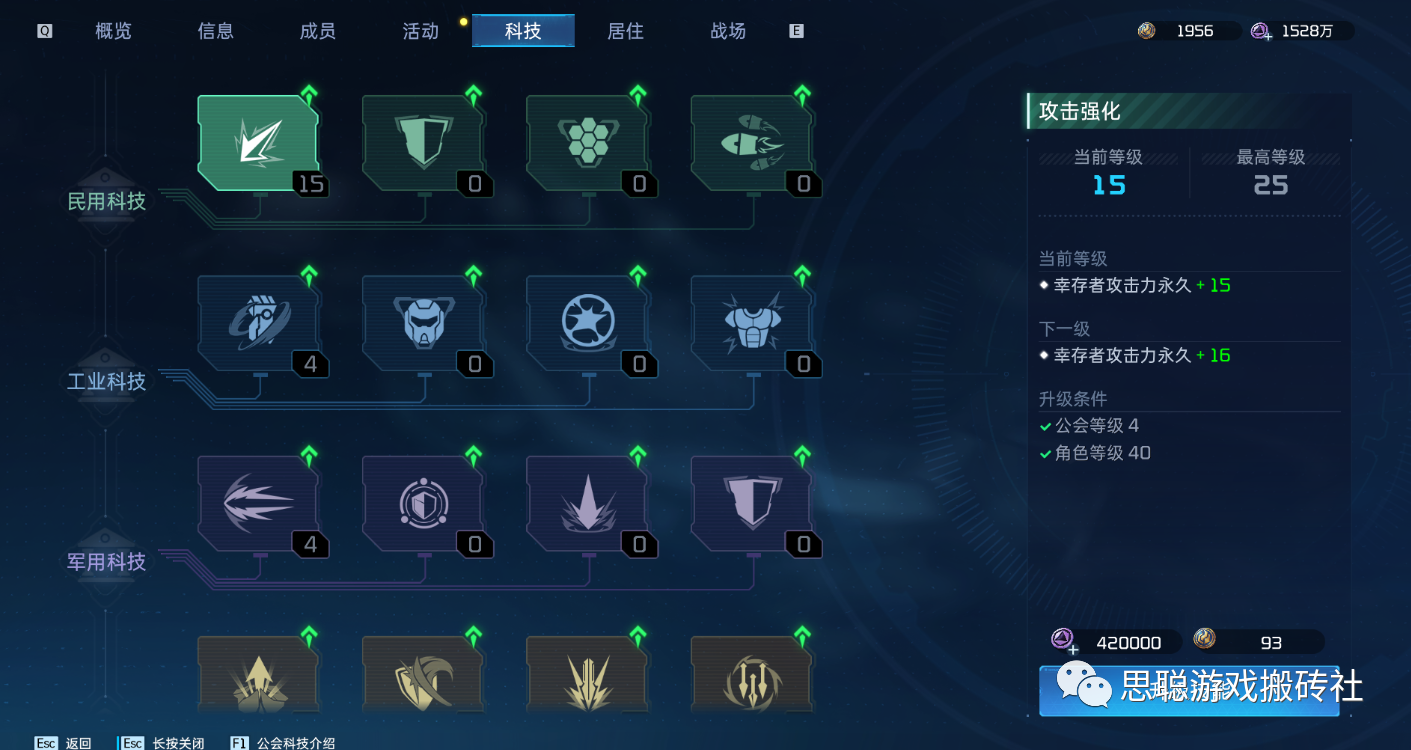Select the circular shield emblem military tech
Image resolution: width=1411 pixels, height=750 pixels.
(422, 502)
